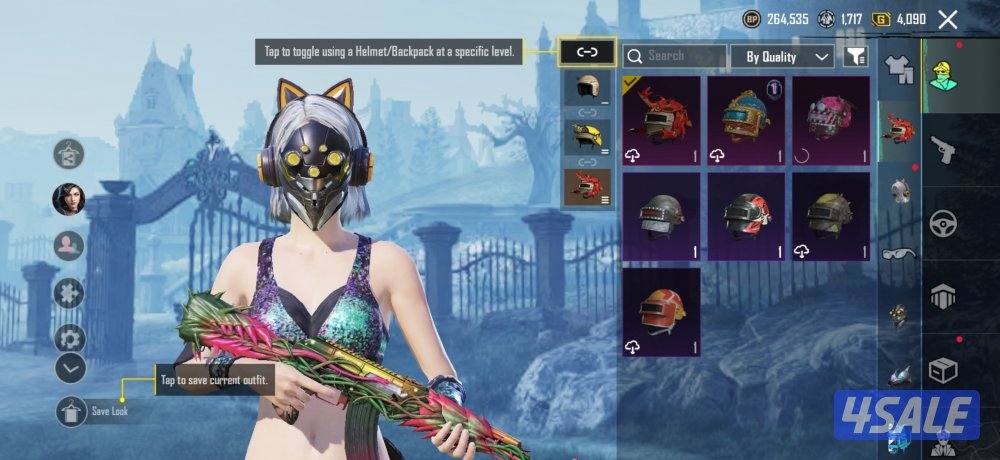Select the pink monster helmet skin

click(831, 120)
